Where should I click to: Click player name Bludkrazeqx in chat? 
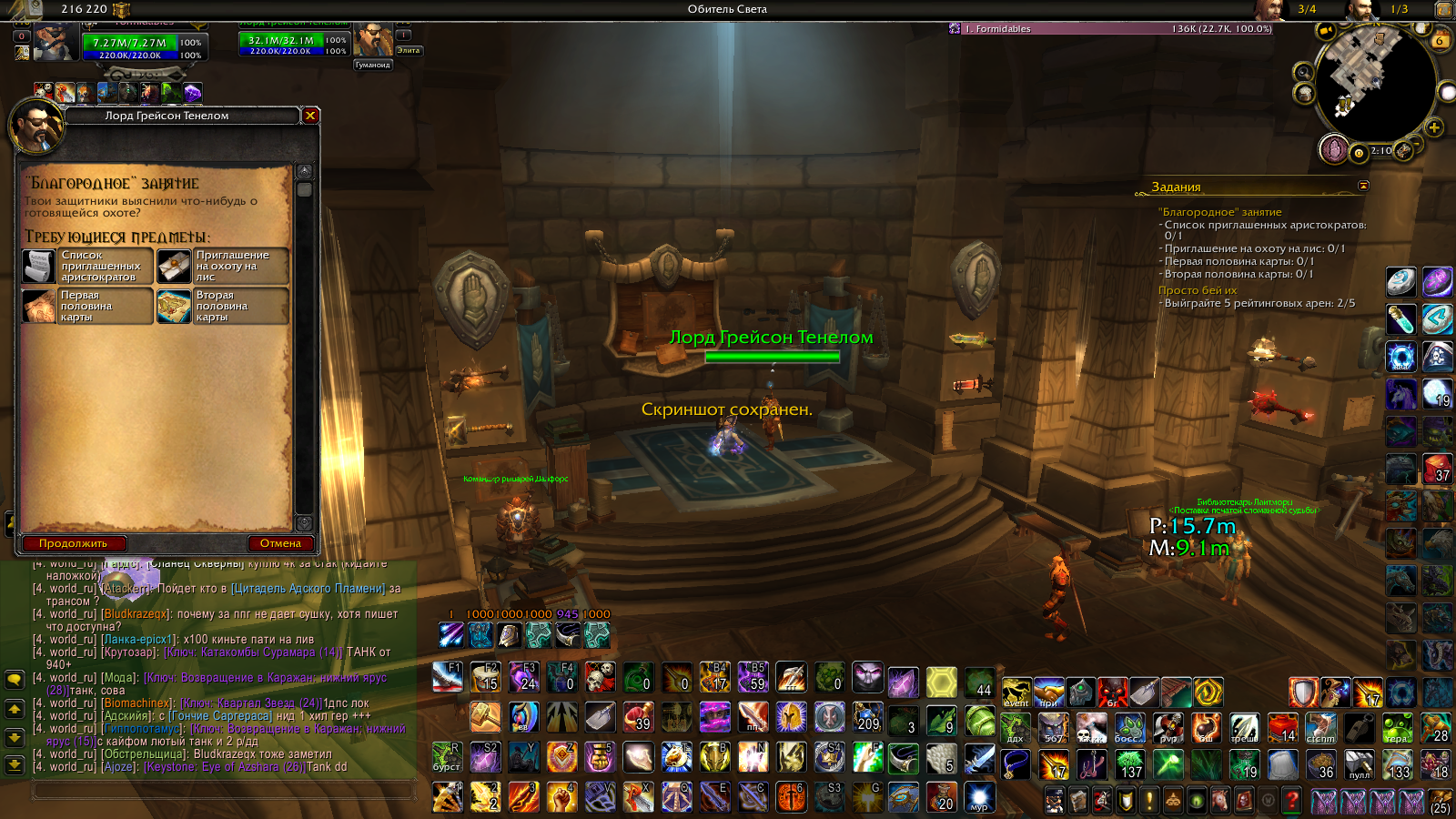[136, 614]
